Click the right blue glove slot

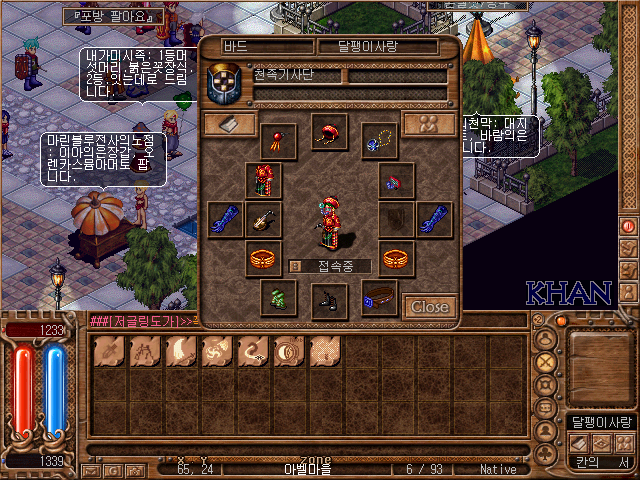(435, 219)
